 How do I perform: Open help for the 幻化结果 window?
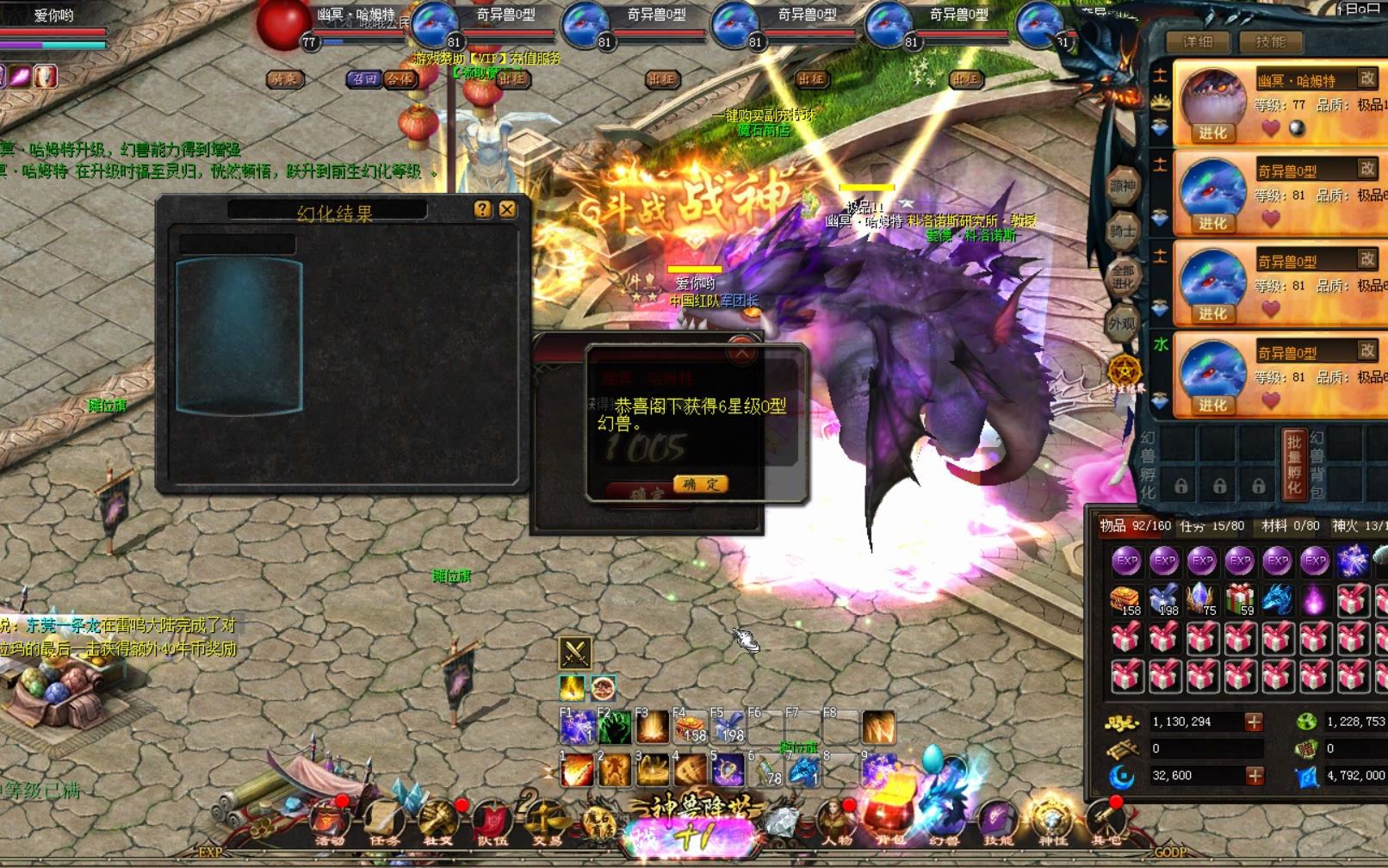point(483,209)
